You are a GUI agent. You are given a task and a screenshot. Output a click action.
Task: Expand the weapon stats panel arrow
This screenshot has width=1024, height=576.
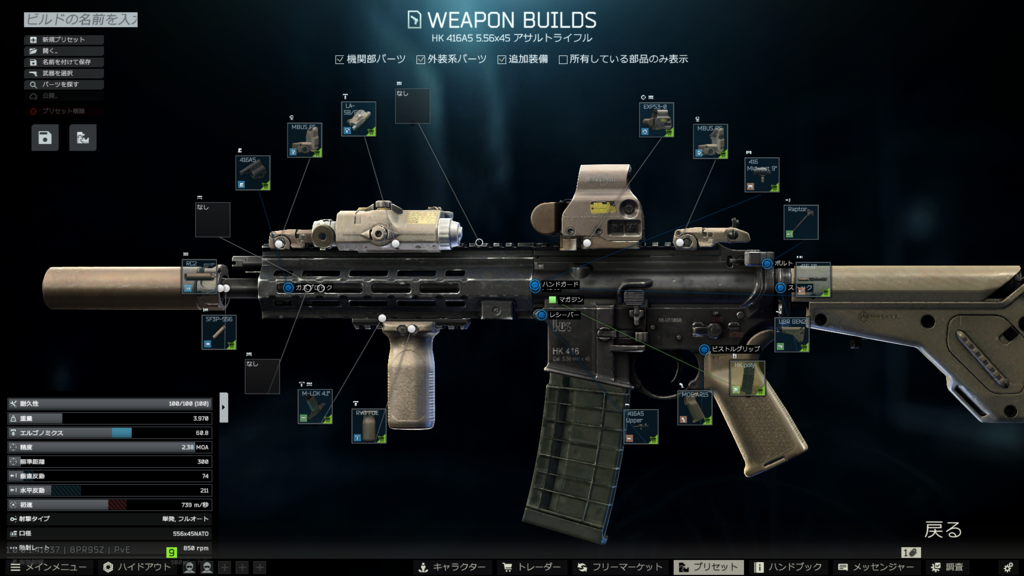point(224,407)
